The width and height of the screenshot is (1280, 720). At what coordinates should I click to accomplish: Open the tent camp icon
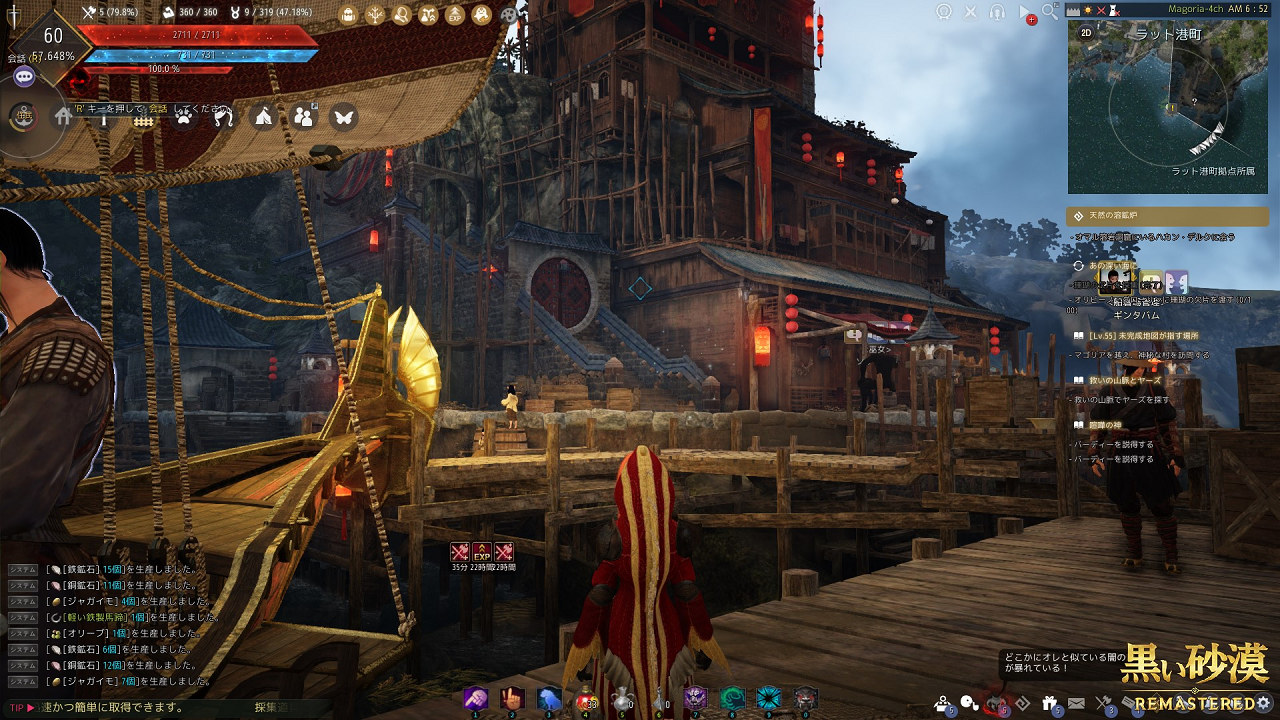point(263,117)
